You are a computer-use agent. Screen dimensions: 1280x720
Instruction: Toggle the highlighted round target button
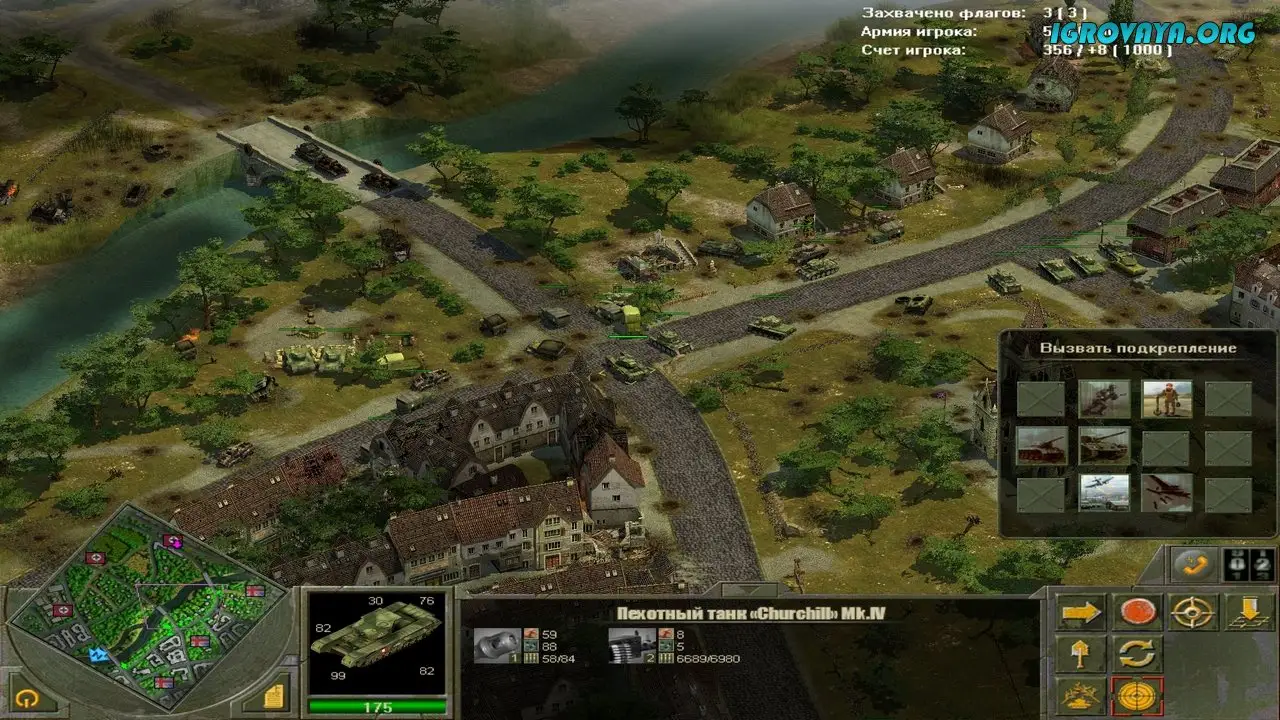1137,696
